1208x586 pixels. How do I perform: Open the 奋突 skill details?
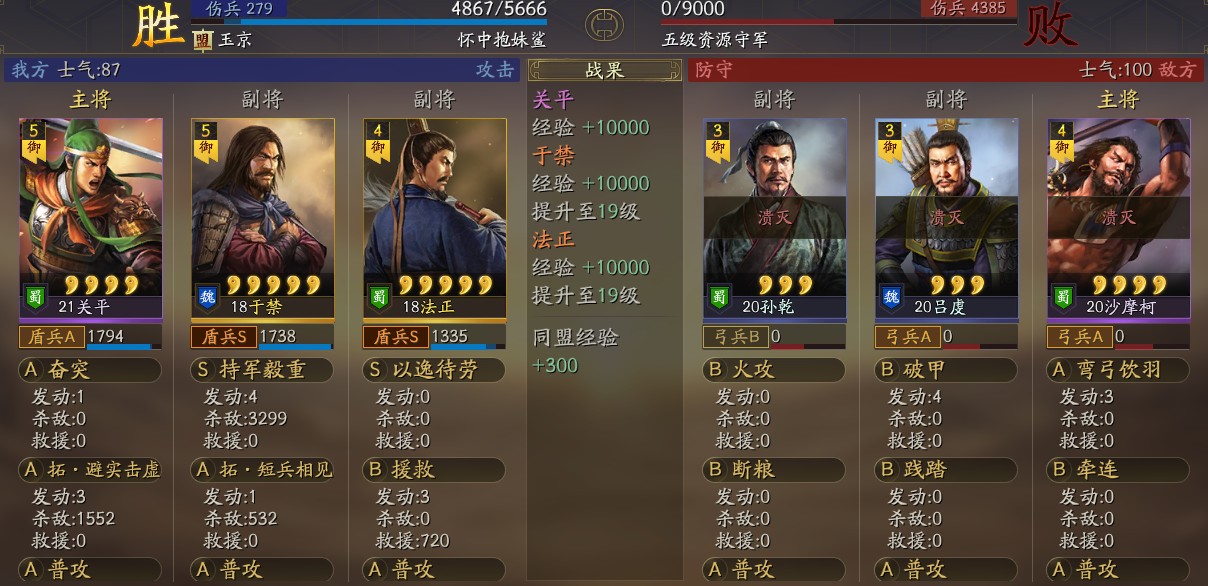click(x=90, y=370)
